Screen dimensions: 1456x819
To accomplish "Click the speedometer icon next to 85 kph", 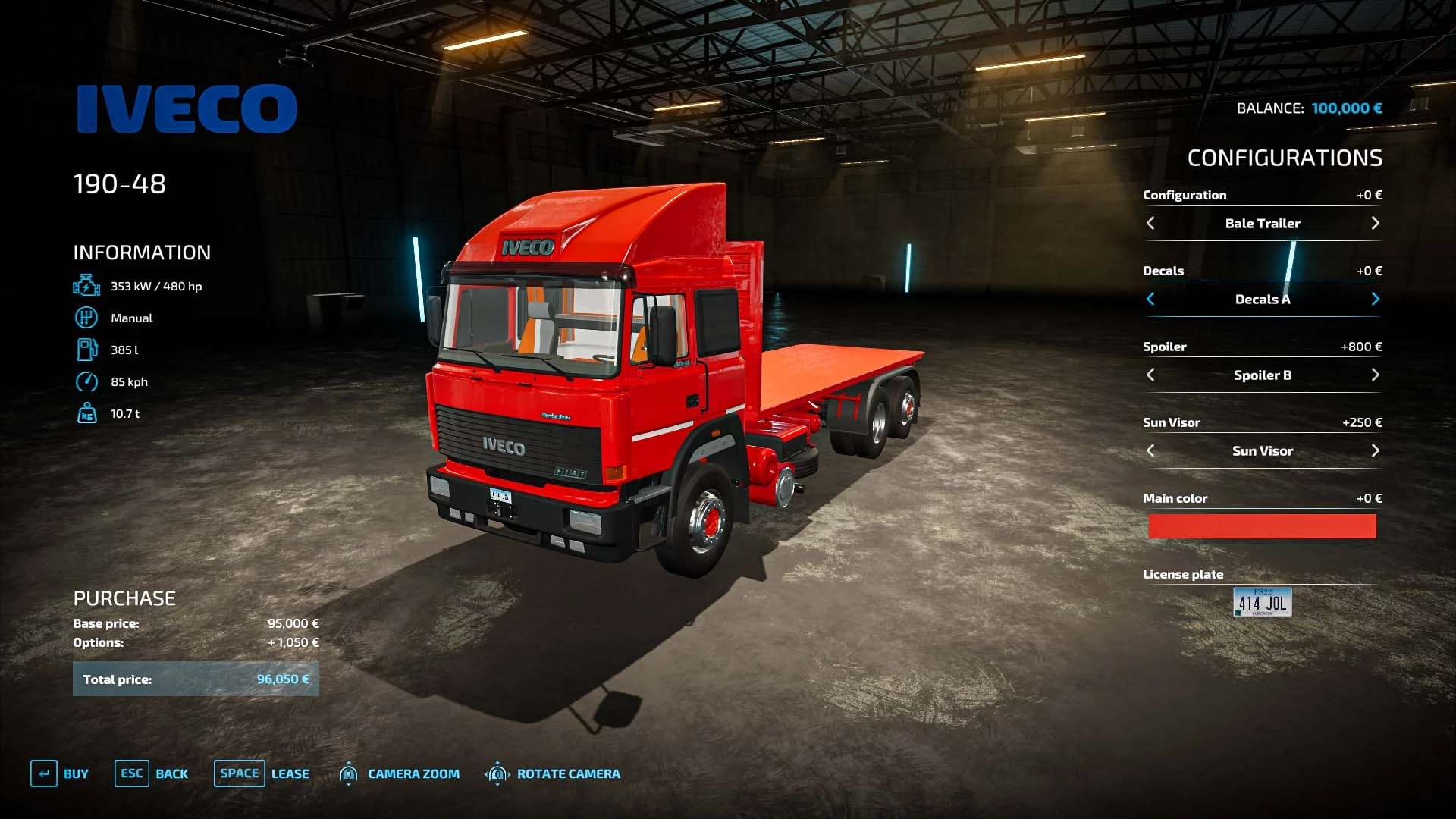I will coord(86,381).
